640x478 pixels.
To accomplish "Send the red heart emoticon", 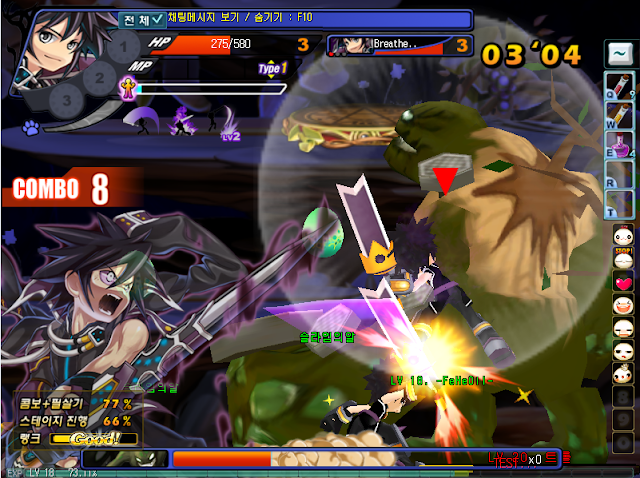I will (622, 281).
